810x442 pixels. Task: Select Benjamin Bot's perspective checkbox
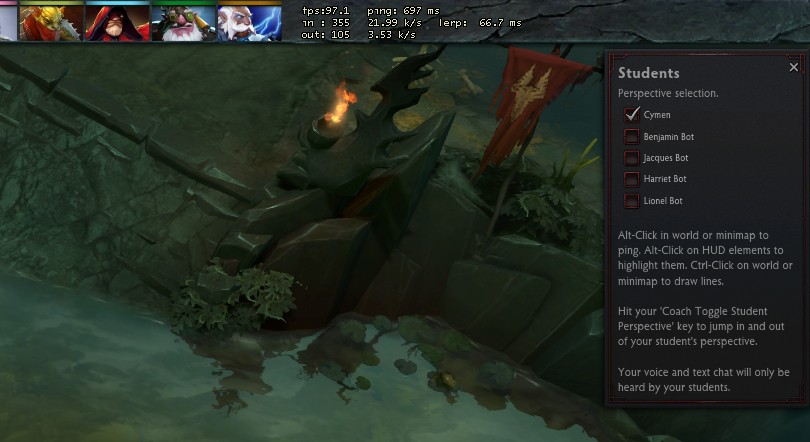coord(631,136)
